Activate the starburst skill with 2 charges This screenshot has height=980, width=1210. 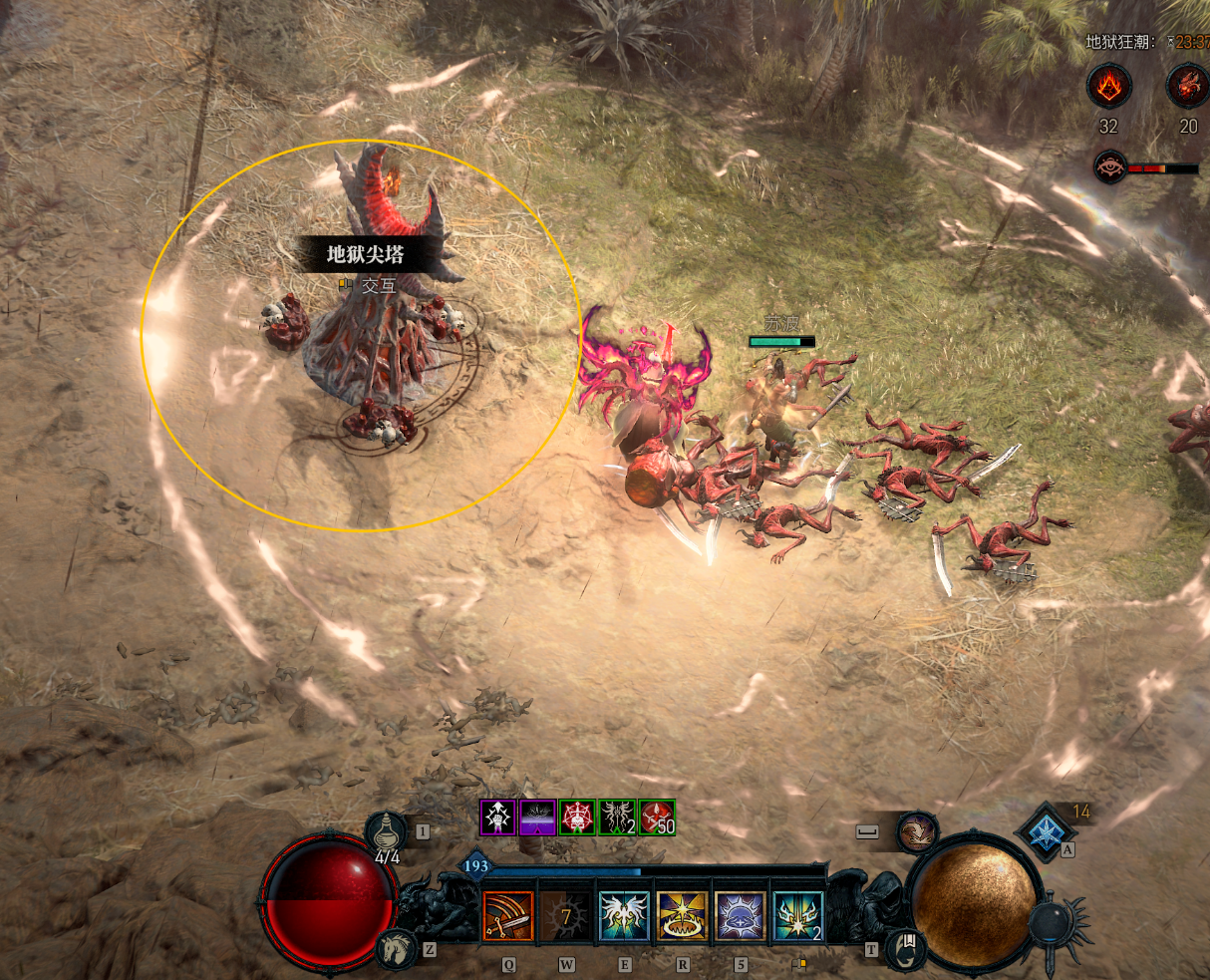coord(798,916)
